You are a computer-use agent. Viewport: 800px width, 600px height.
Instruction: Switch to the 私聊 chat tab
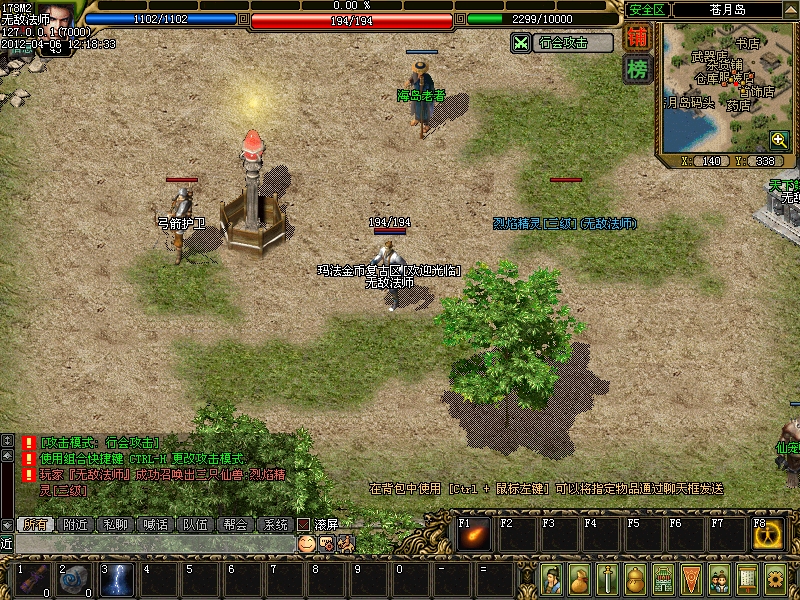[115, 524]
